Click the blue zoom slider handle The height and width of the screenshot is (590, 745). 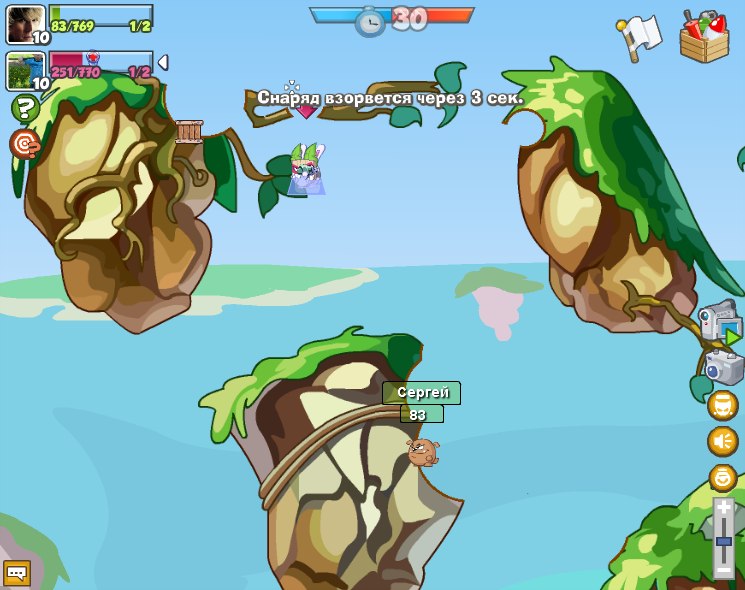click(723, 541)
